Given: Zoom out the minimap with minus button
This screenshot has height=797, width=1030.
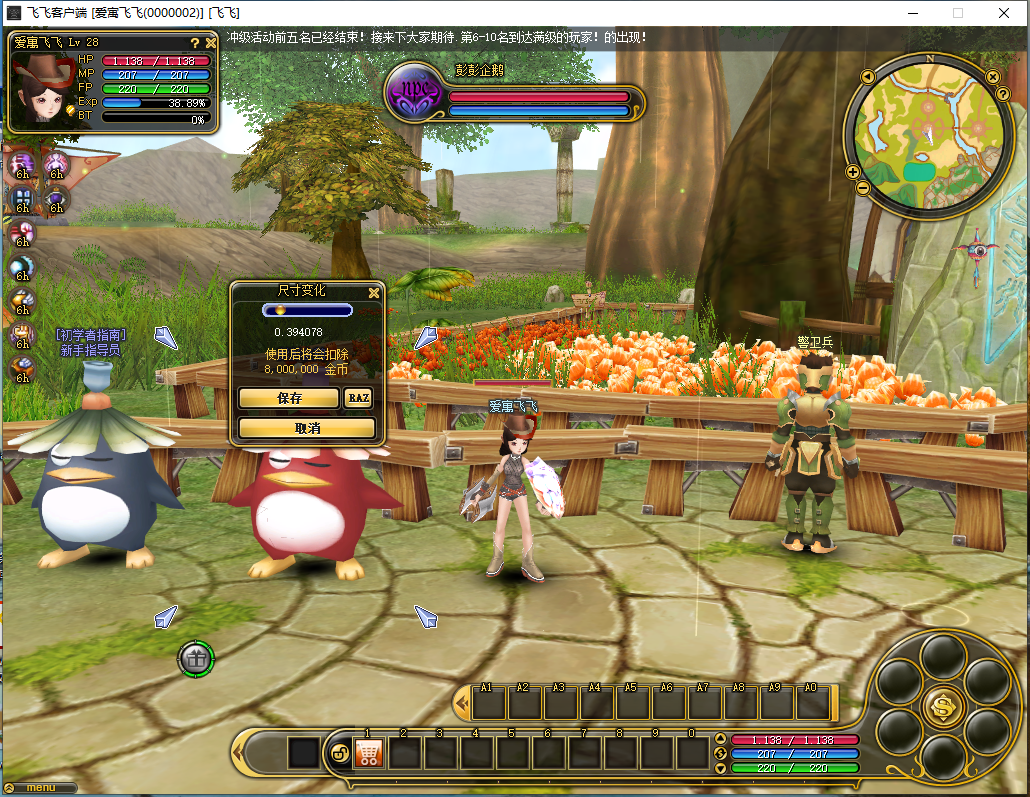Looking at the screenshot, I should (863, 188).
